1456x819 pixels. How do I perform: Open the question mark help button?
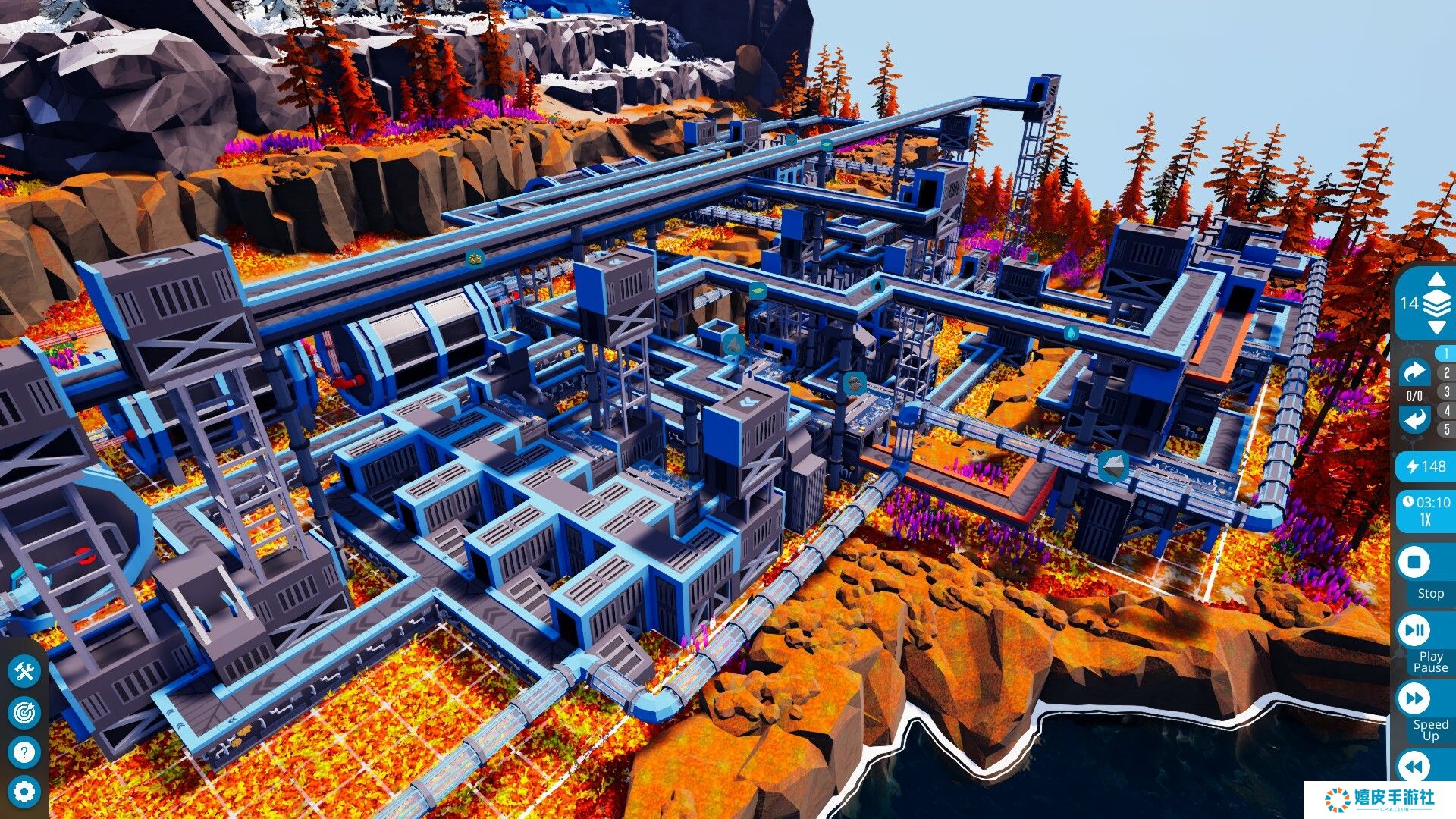[24, 752]
